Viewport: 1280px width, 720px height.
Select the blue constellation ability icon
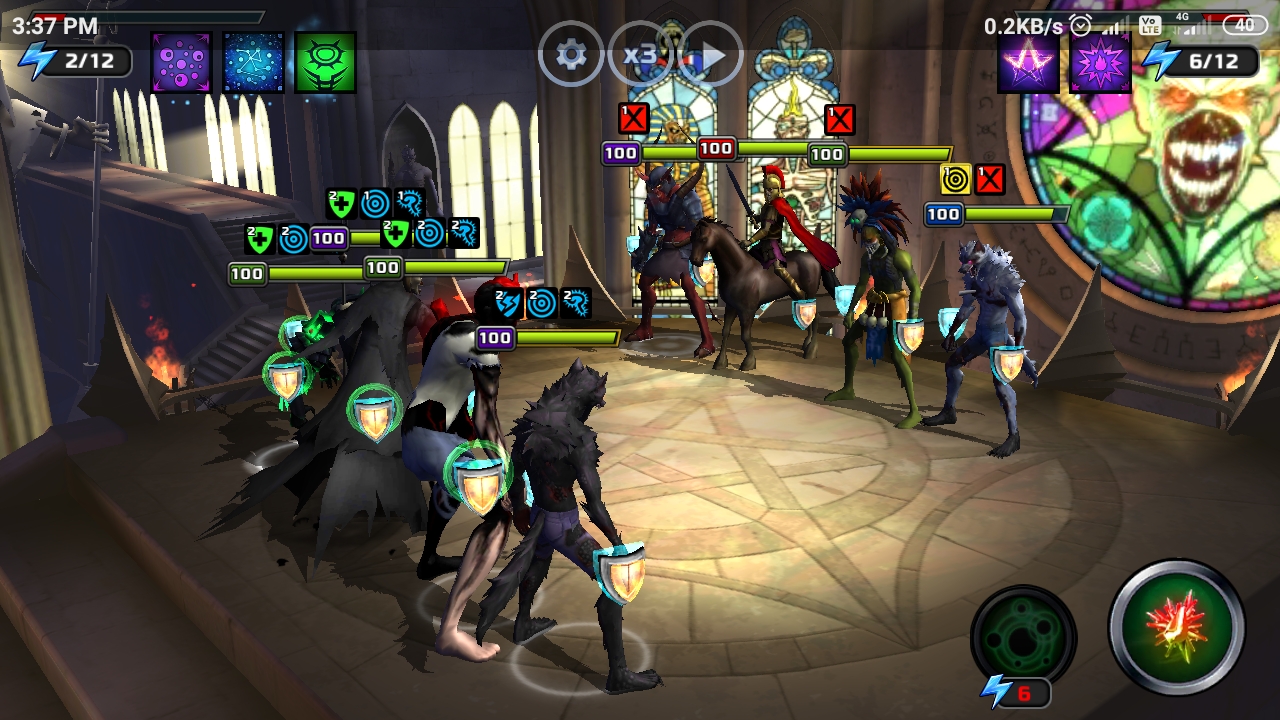tap(253, 62)
